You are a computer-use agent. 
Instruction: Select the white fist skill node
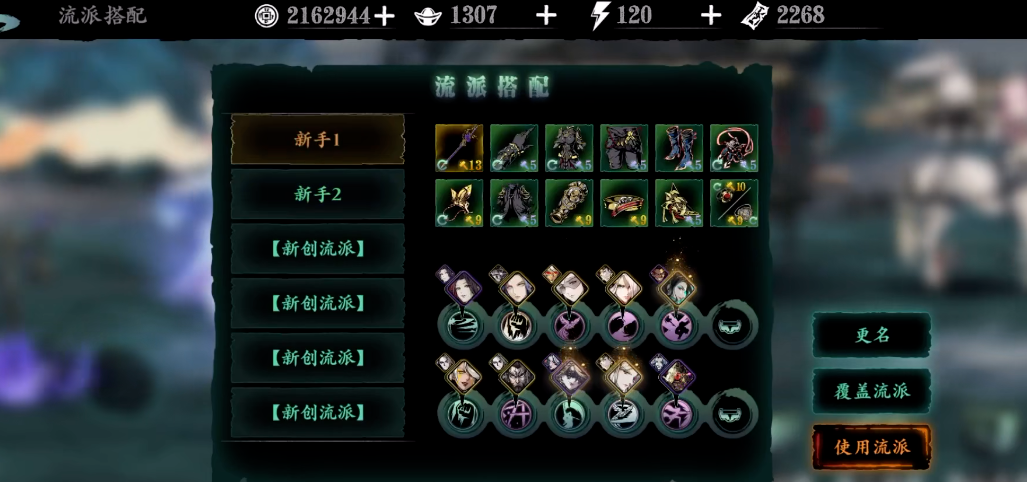click(x=514, y=326)
